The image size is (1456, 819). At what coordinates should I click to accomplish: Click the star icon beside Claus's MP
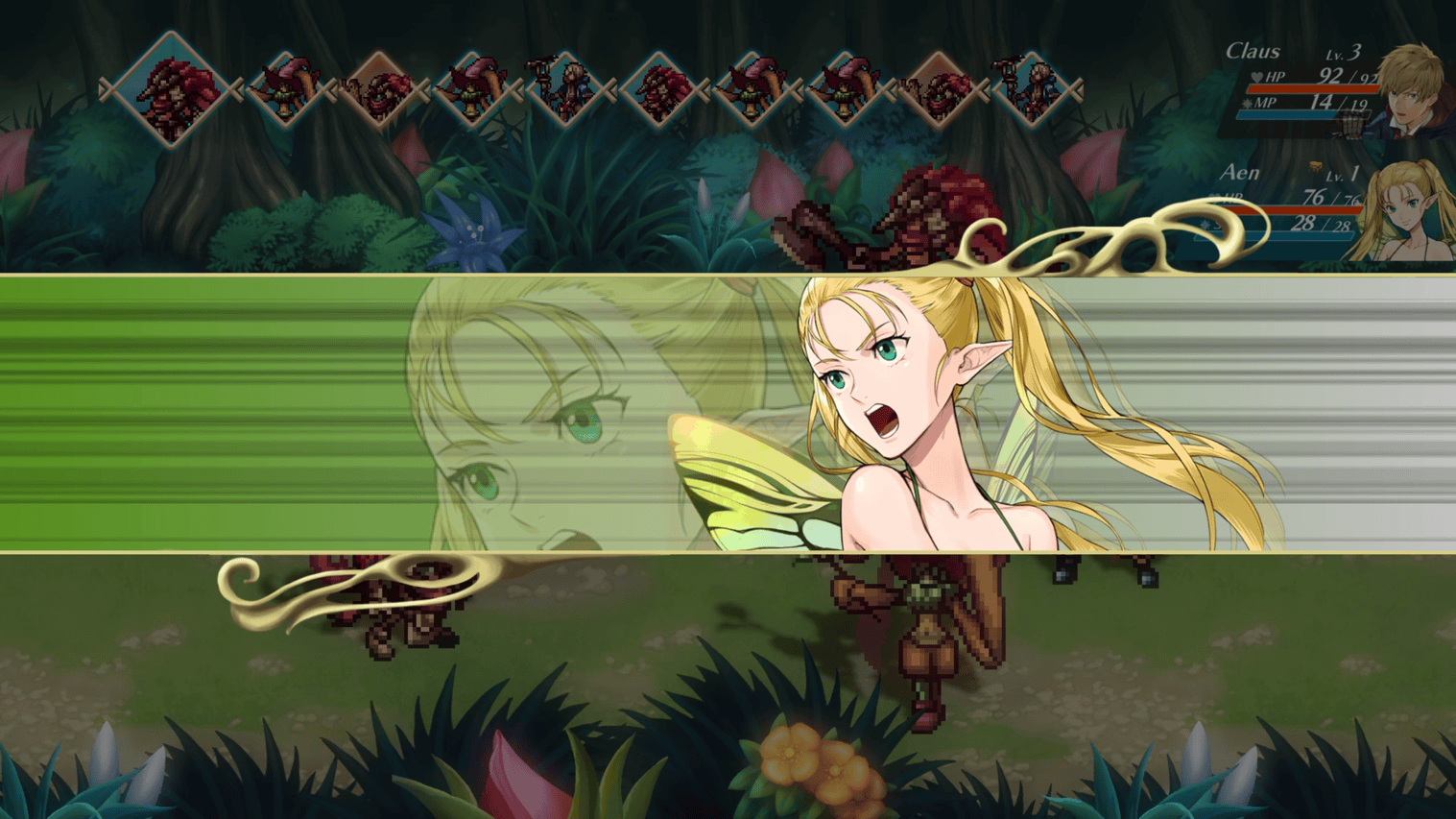coord(1246,102)
